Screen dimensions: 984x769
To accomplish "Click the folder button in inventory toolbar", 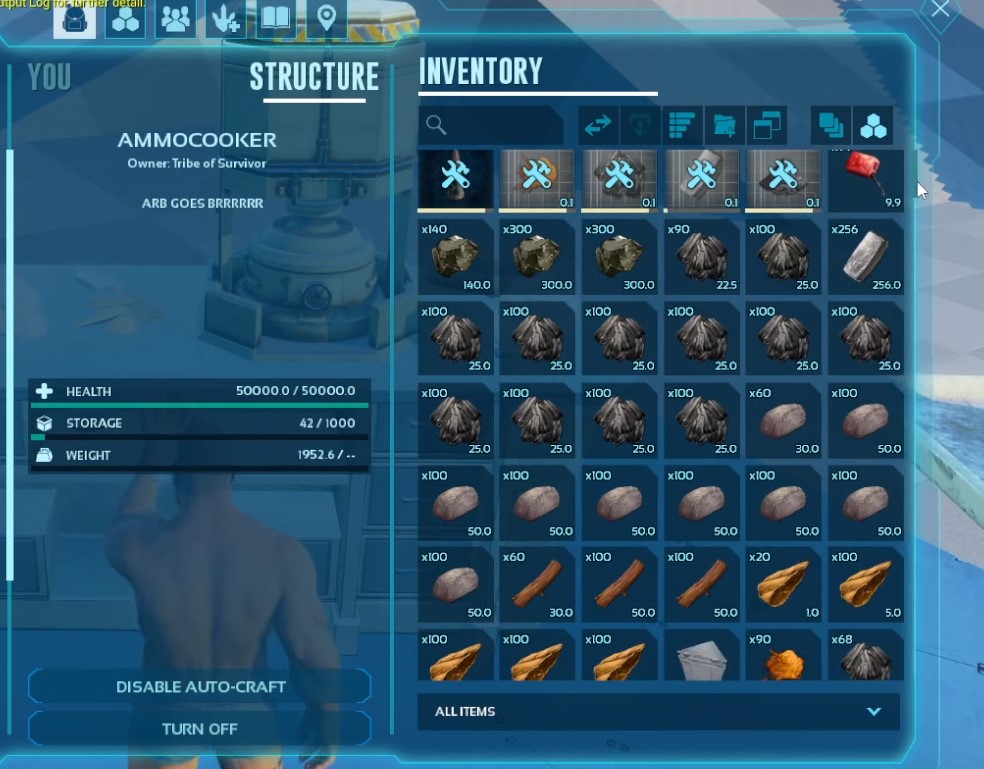I will [724, 125].
